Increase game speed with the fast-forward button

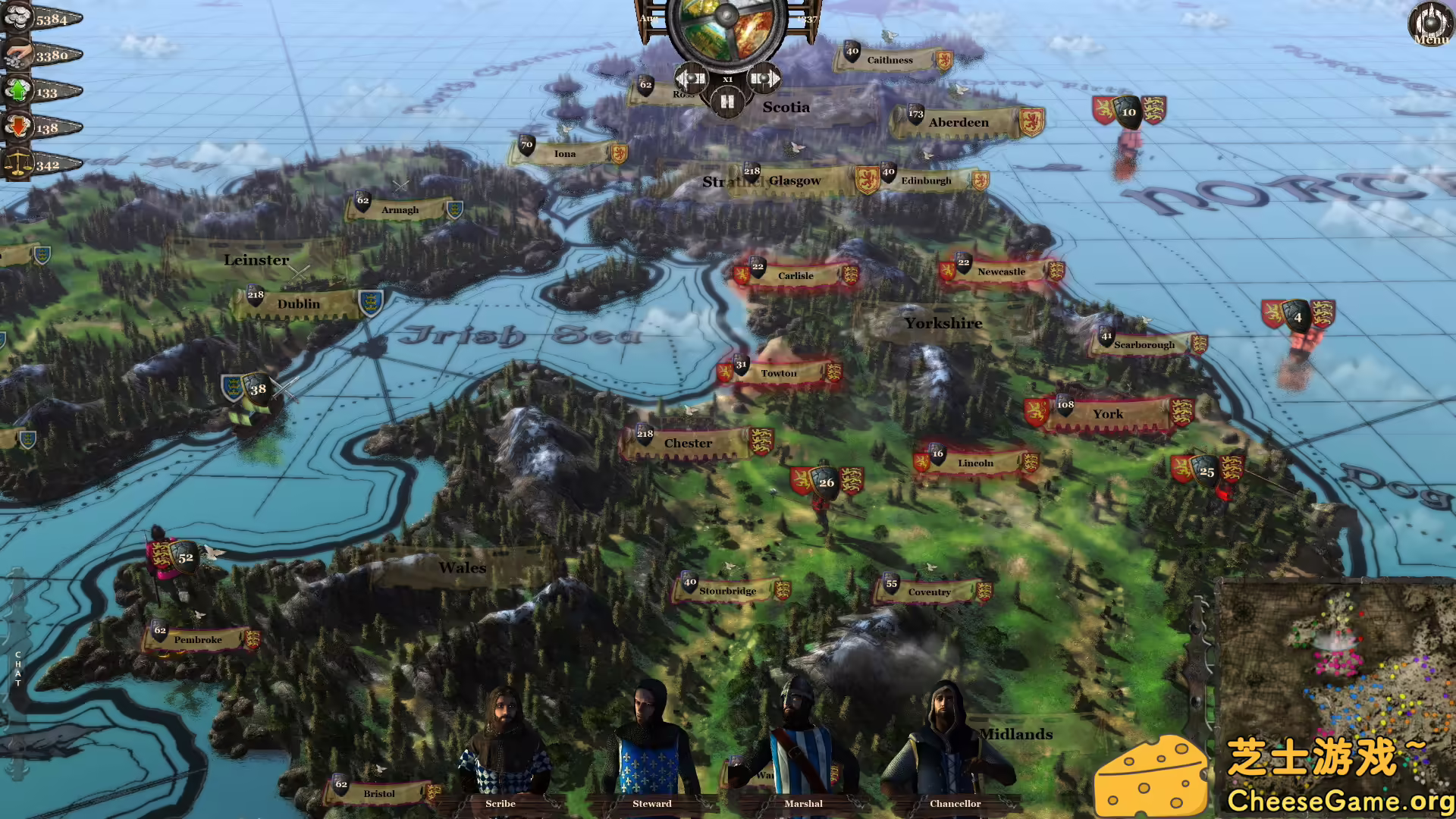click(x=762, y=77)
